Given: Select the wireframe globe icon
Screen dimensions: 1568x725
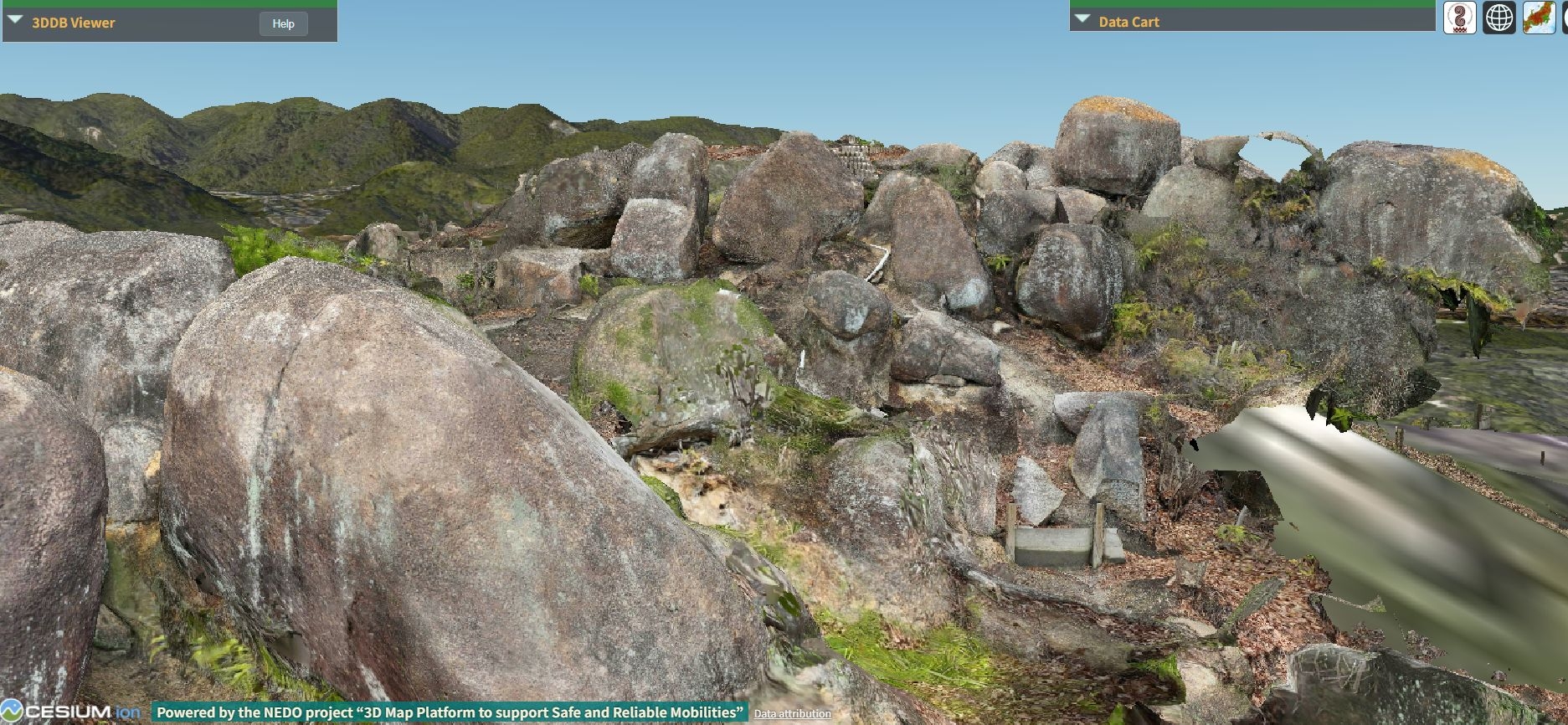Looking at the screenshot, I should (x=1499, y=18).
